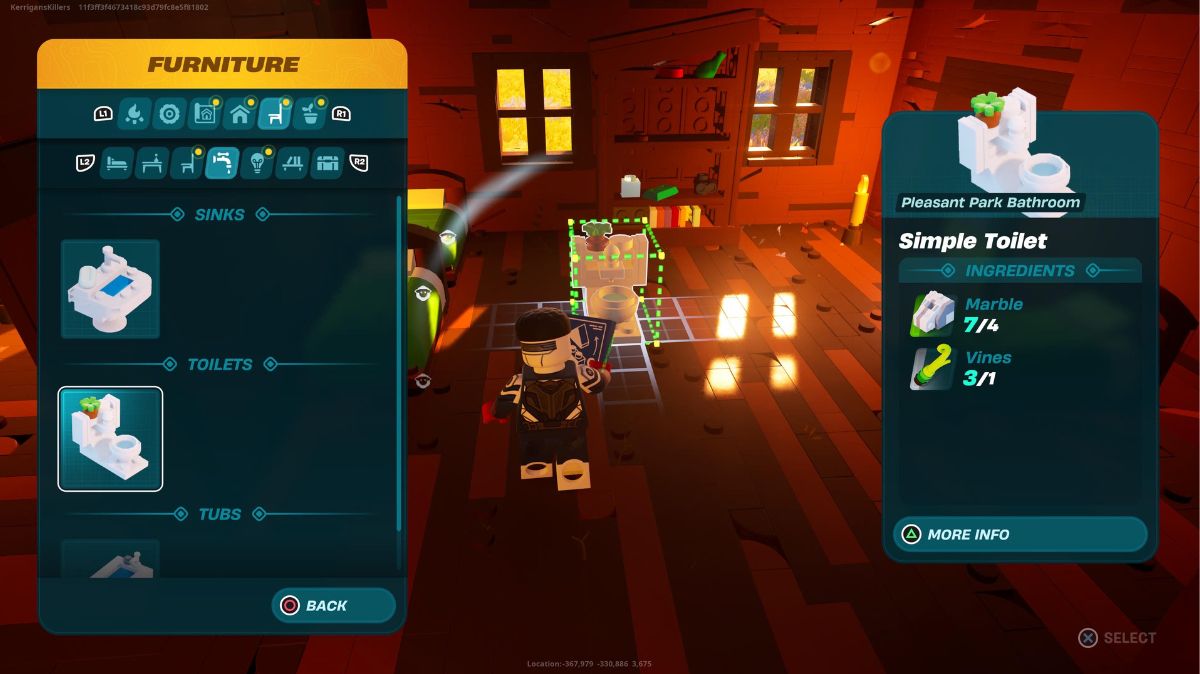Choose the chest storage subcategory
Image resolution: width=1200 pixels, height=674 pixels.
click(327, 162)
